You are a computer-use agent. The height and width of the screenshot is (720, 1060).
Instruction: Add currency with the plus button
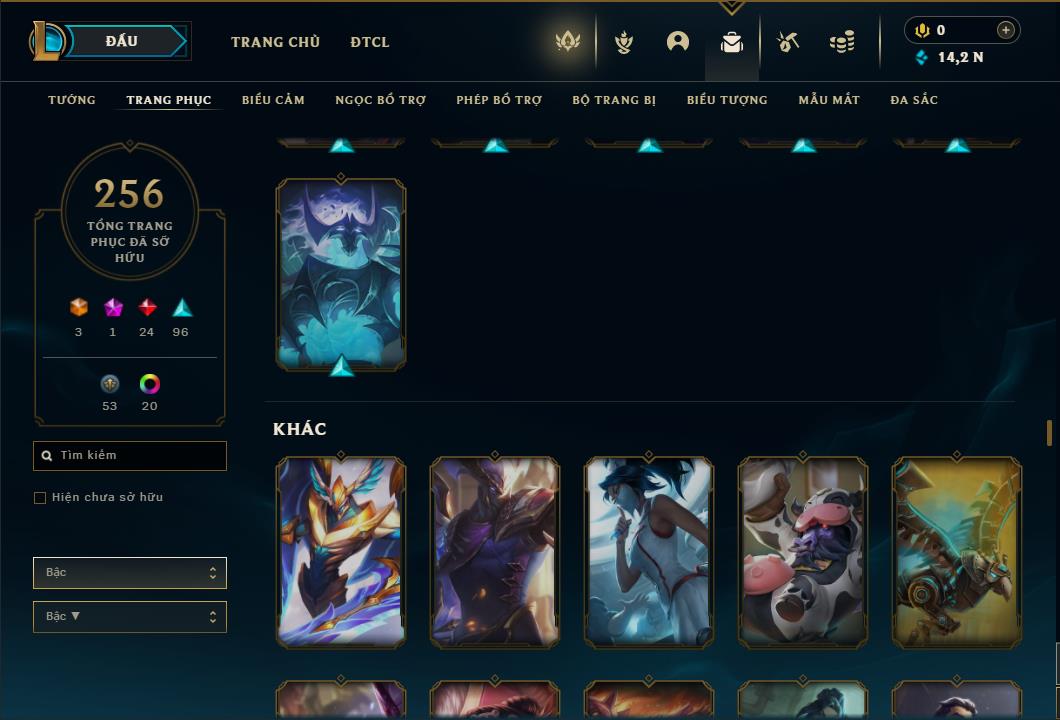point(1006,30)
